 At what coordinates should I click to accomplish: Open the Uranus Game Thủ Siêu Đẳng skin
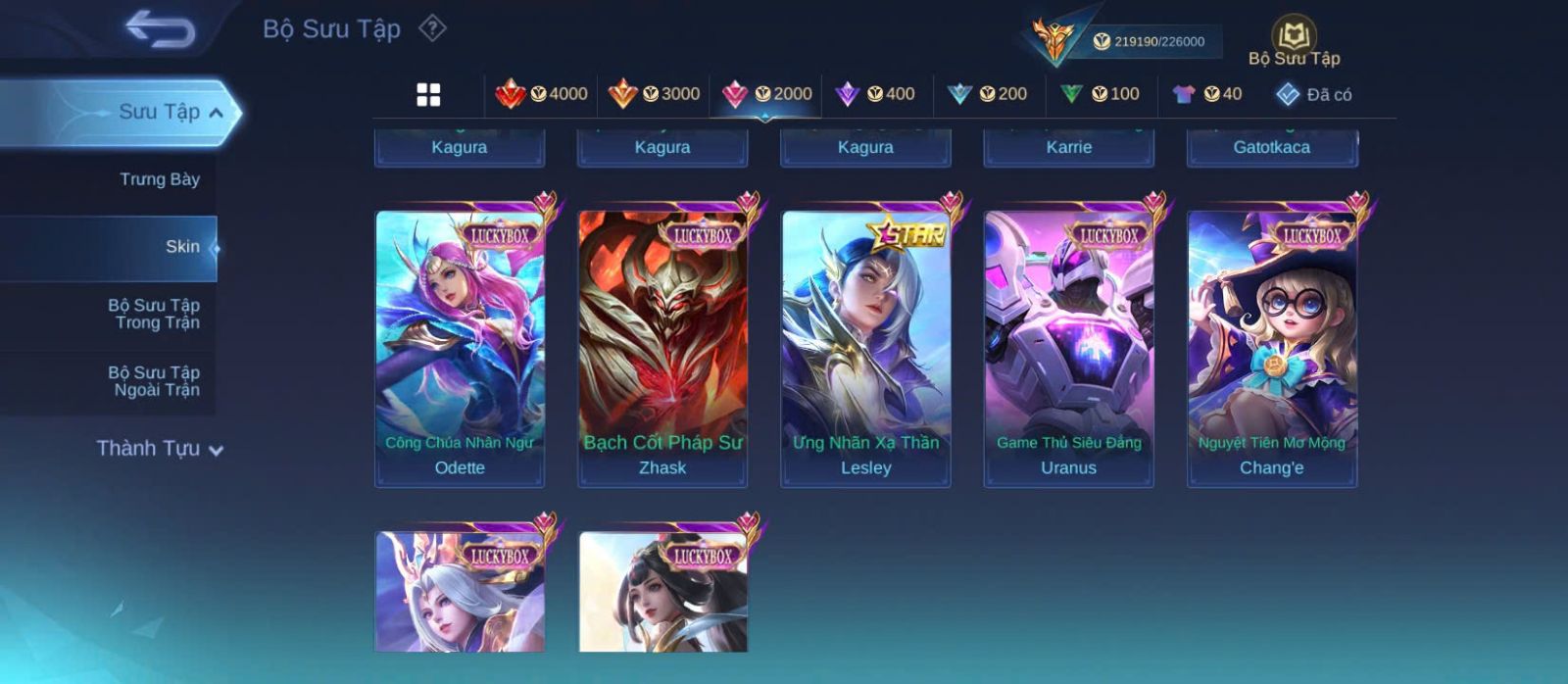[1068, 348]
